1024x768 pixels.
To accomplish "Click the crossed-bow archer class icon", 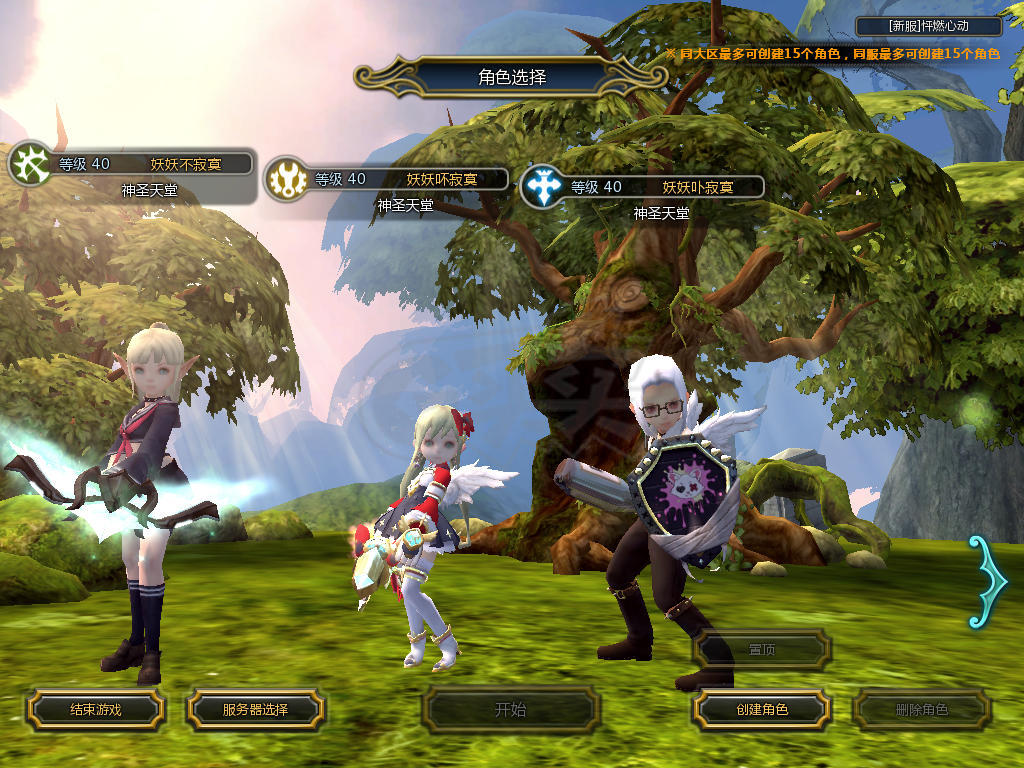I will point(30,164).
